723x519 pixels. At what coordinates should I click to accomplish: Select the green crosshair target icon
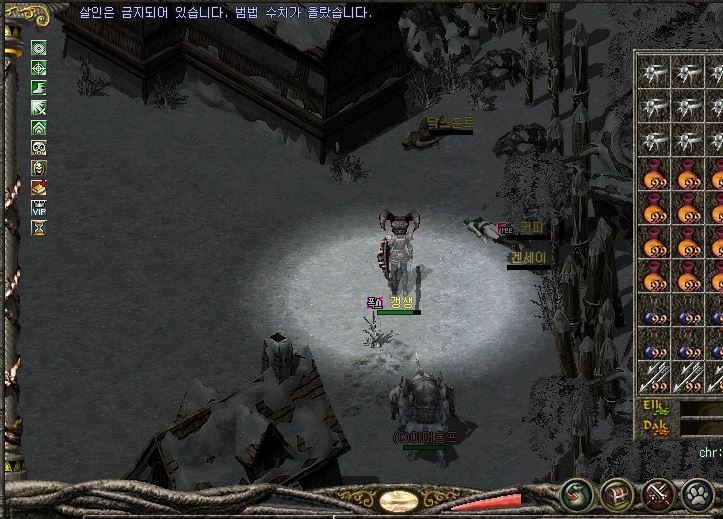point(39,67)
